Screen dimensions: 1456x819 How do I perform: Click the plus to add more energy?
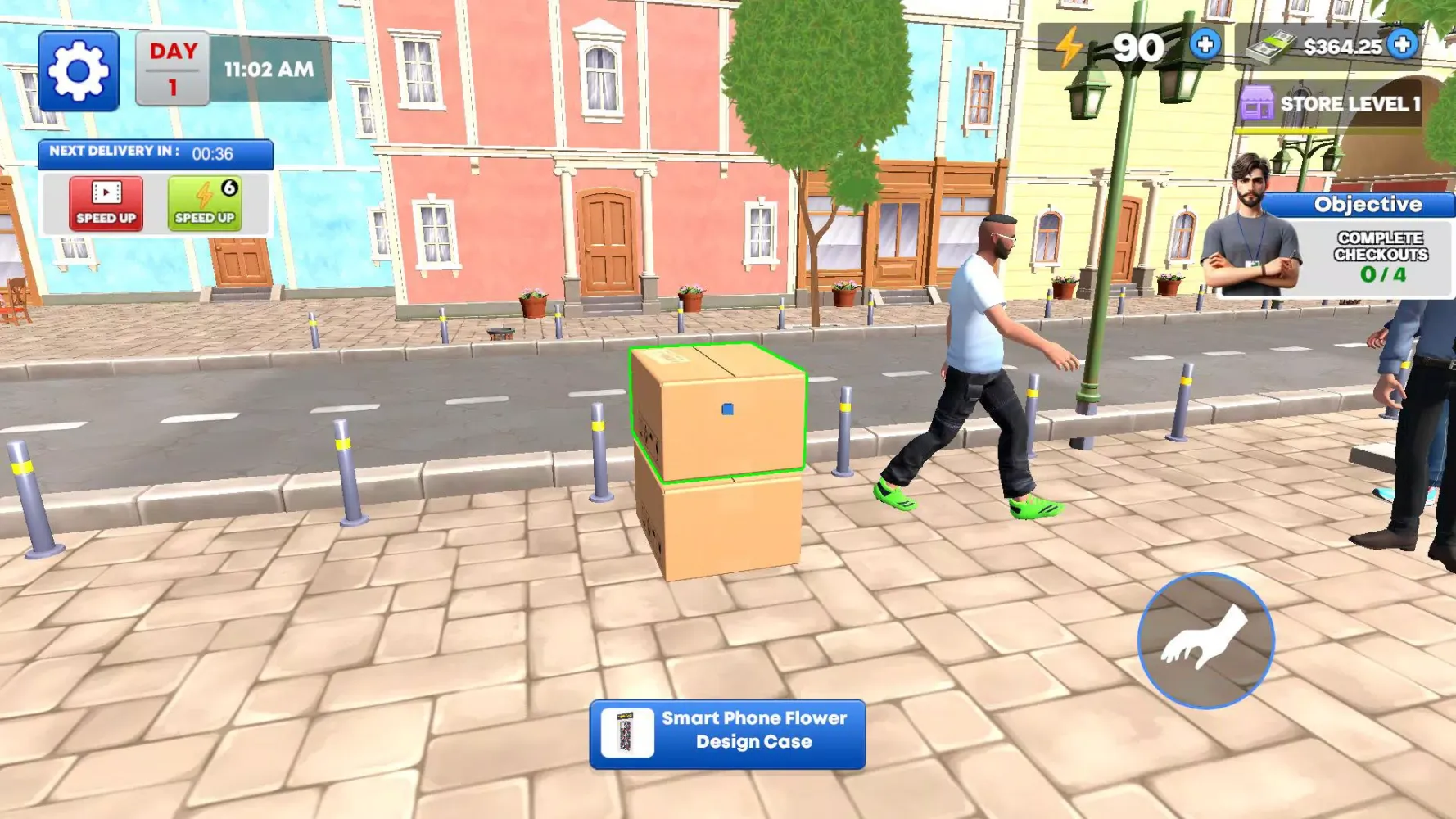point(1204,47)
